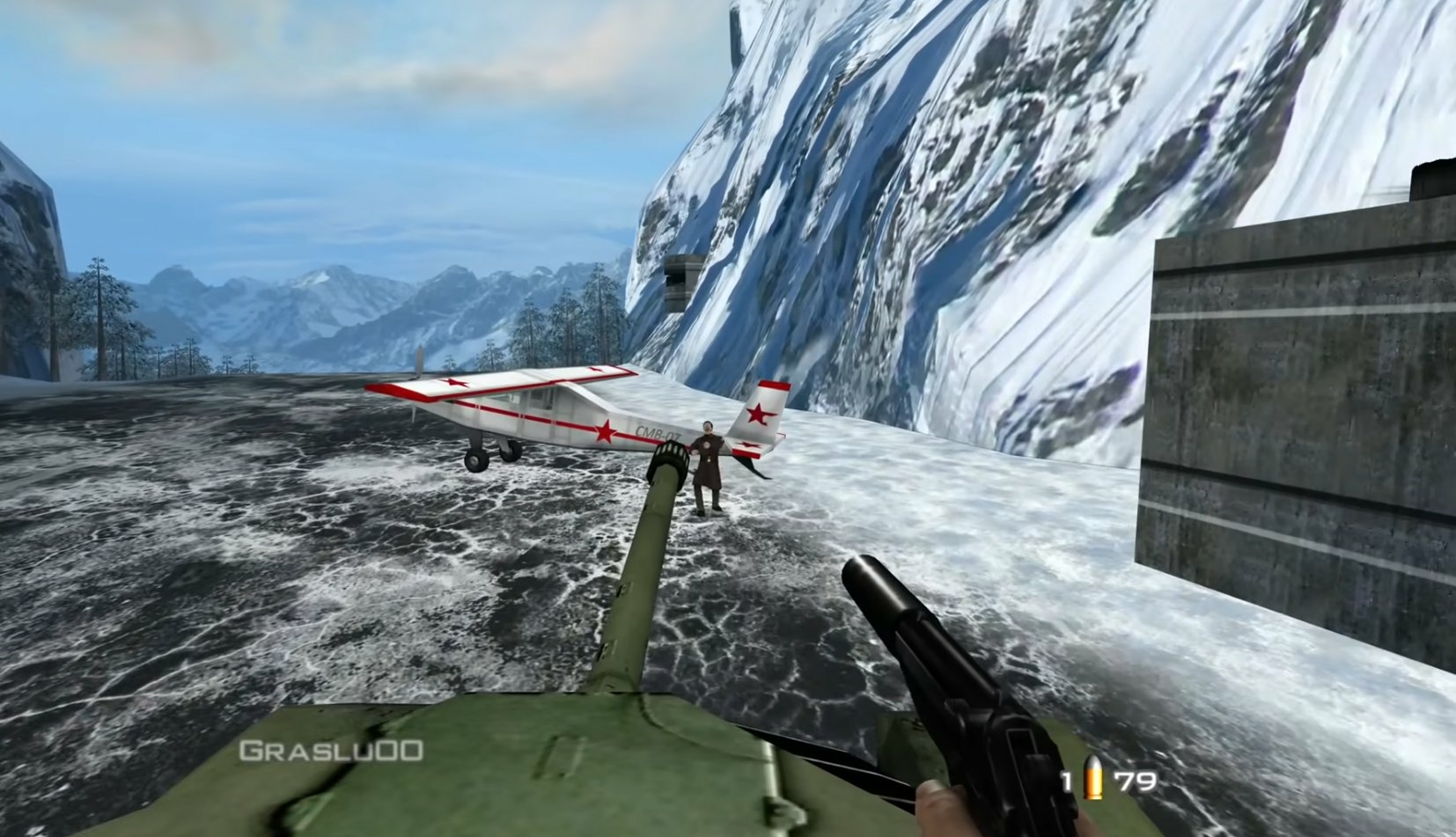Click the medallion on the standing character's chest
Viewport: 1456px width, 837px height.
coord(708,445)
